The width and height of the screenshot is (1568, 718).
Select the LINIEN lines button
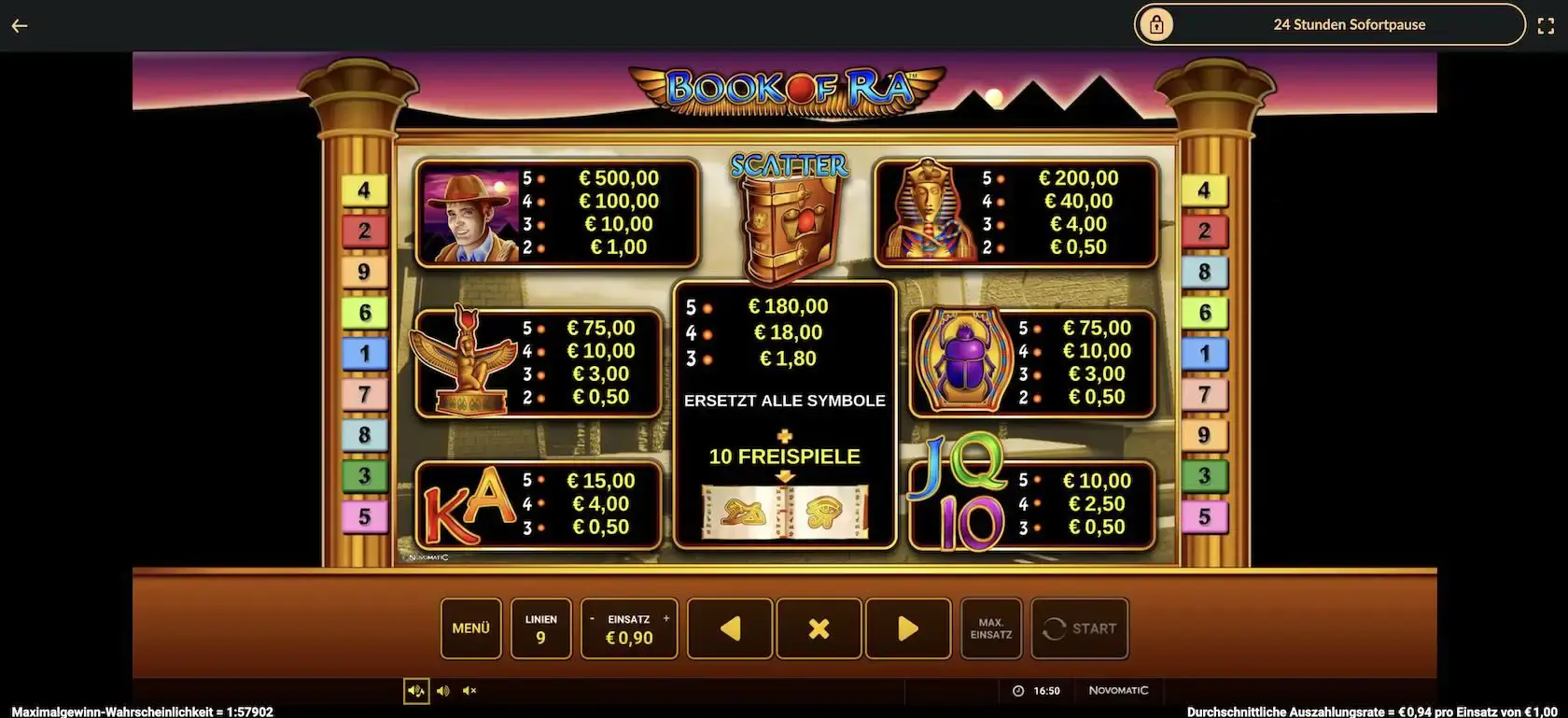[540, 628]
